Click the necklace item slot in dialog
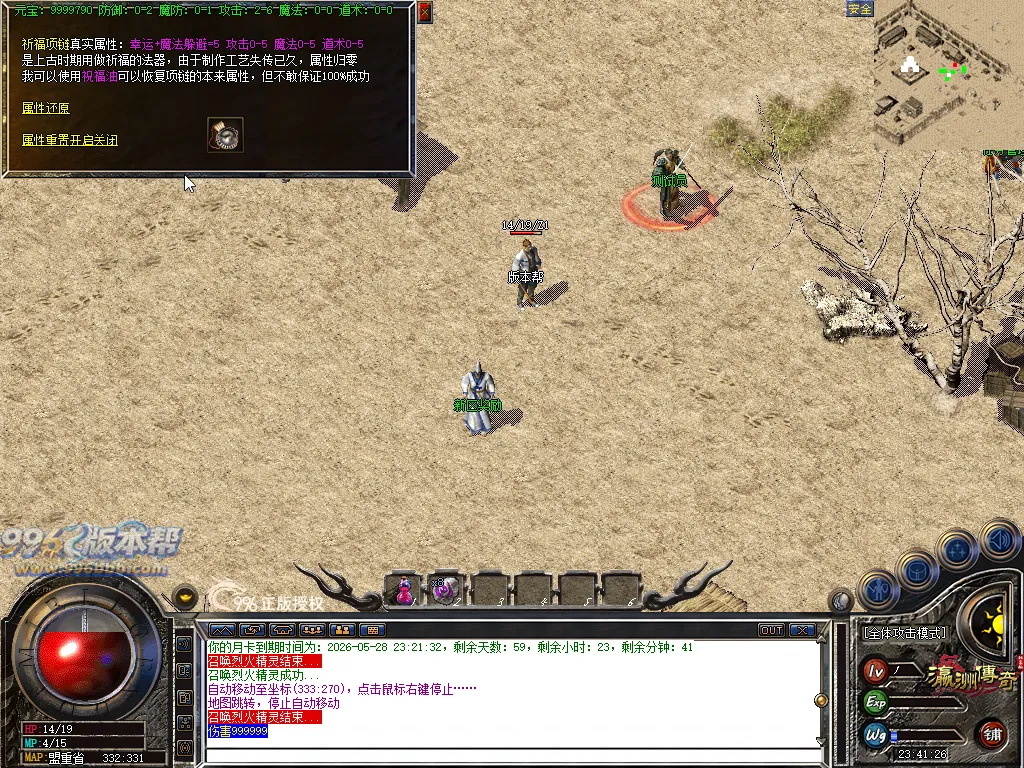The width and height of the screenshot is (1024, 768). point(225,135)
